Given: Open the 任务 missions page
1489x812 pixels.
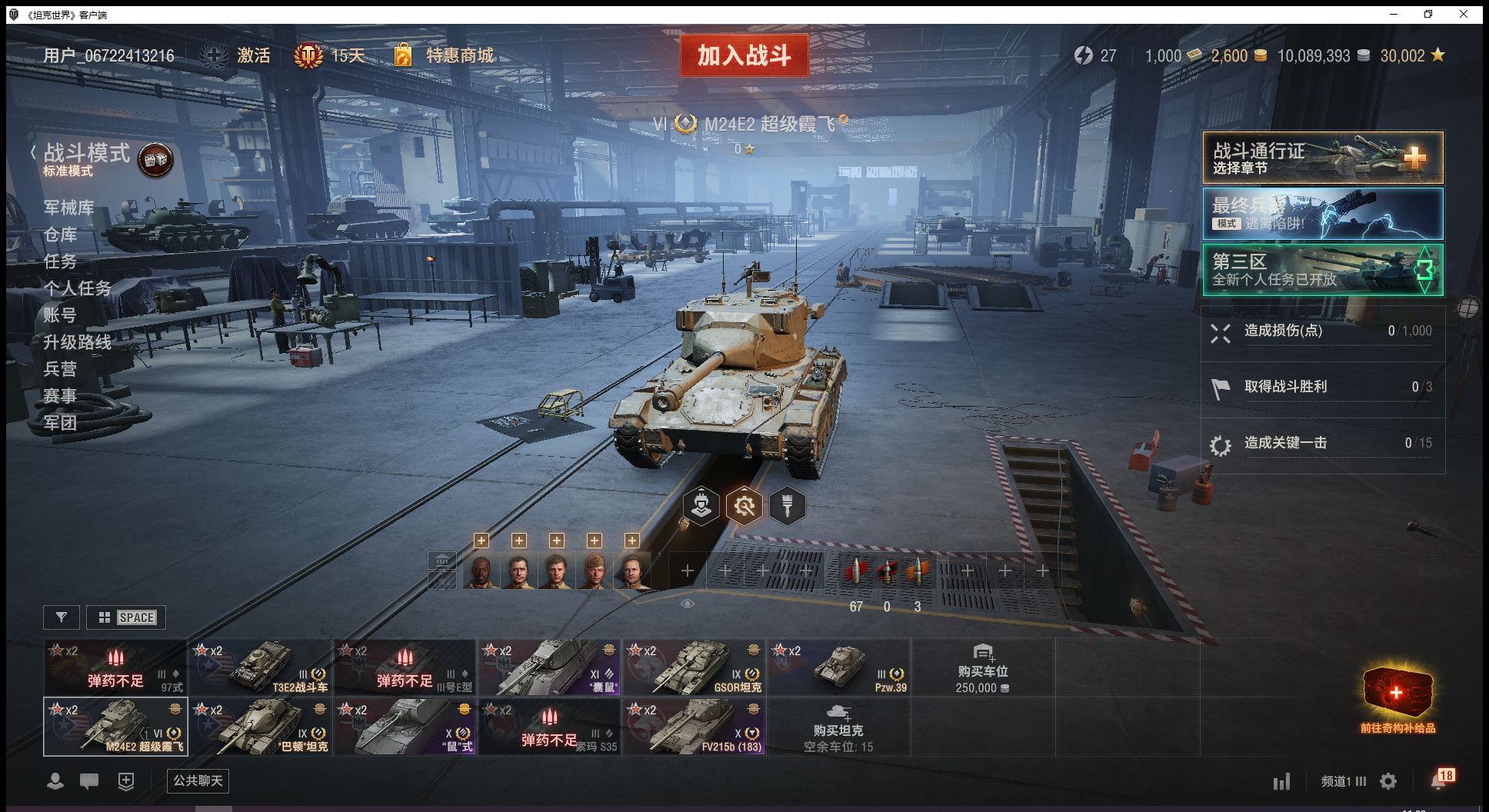Looking at the screenshot, I should tap(60, 261).
